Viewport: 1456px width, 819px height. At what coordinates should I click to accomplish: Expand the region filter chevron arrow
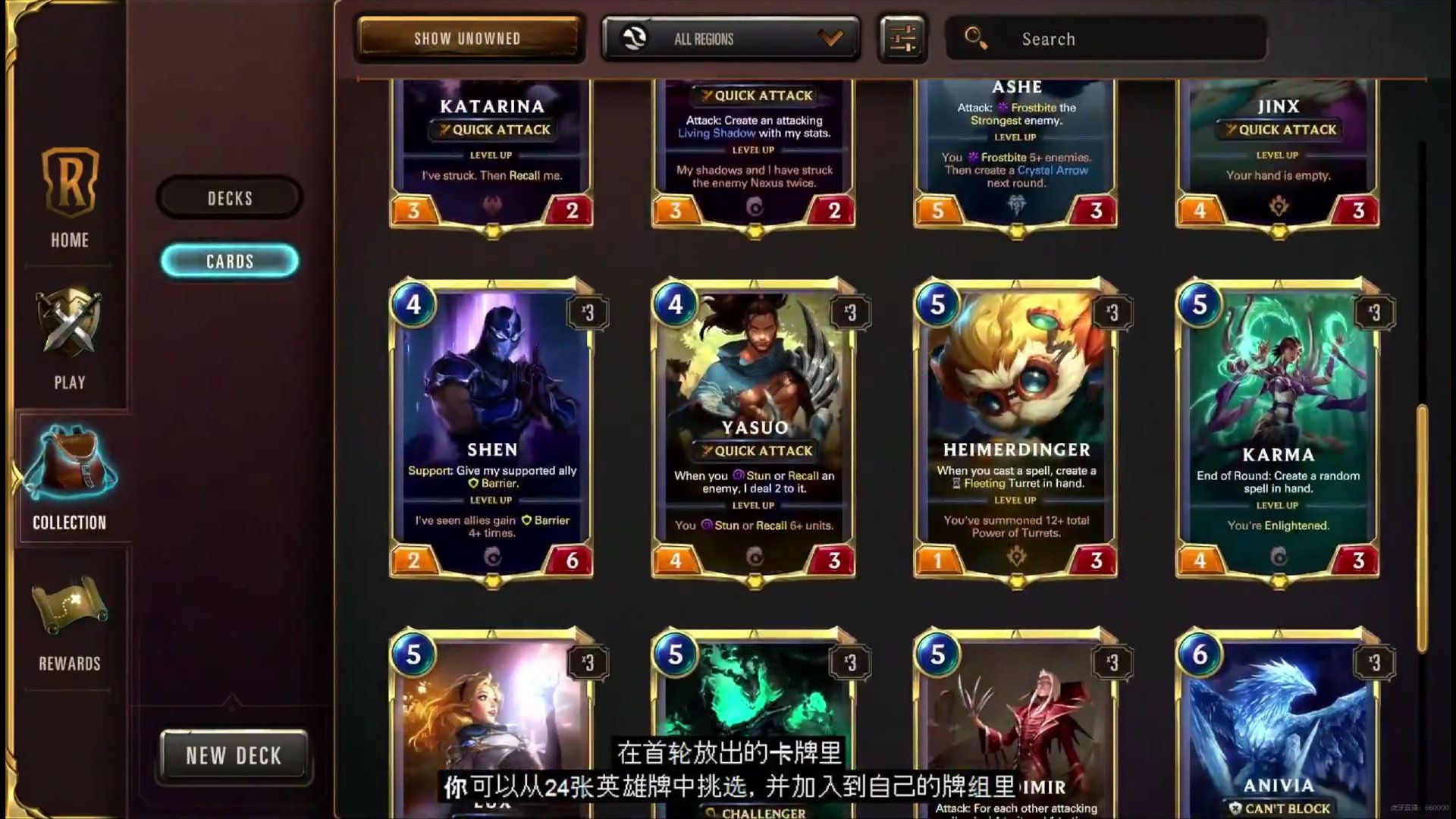(831, 39)
